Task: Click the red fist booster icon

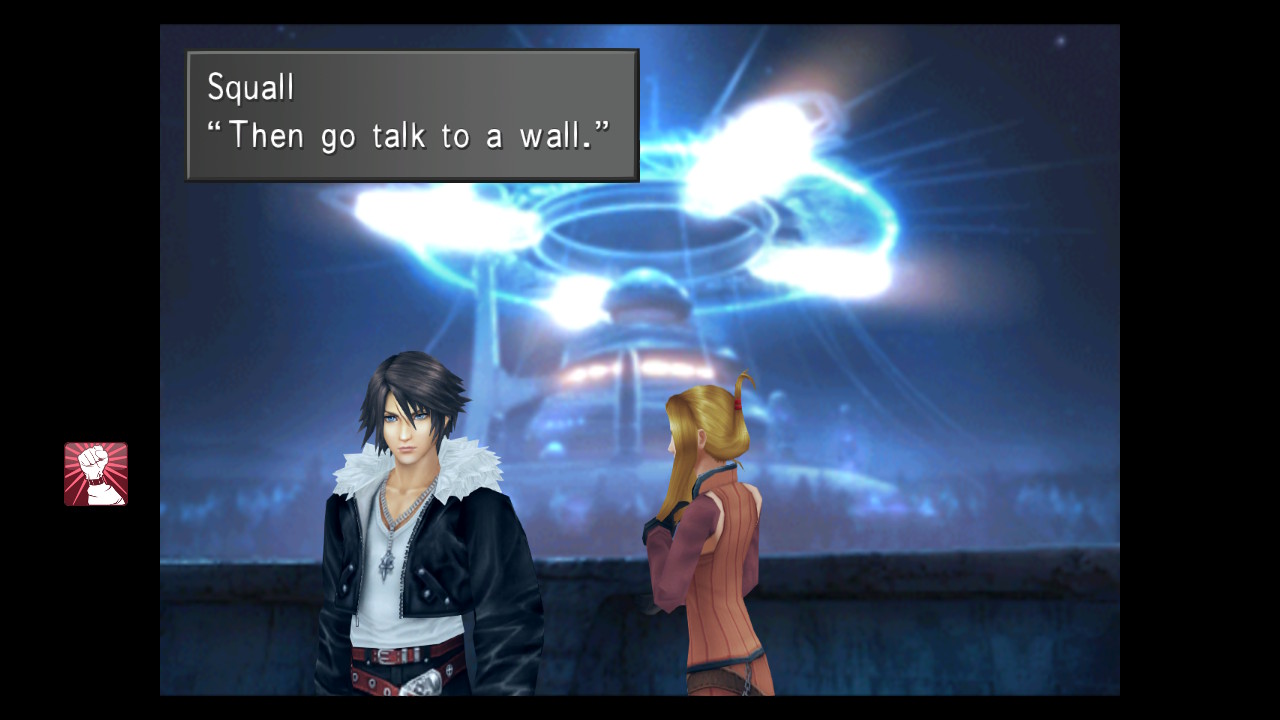Action: coord(96,474)
